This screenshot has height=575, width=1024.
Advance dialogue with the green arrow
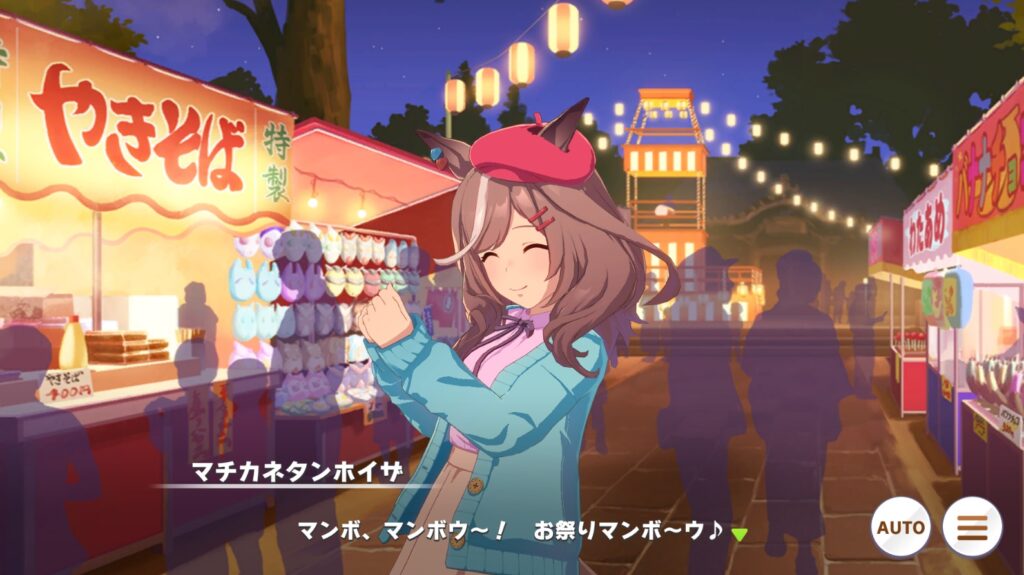[739, 533]
